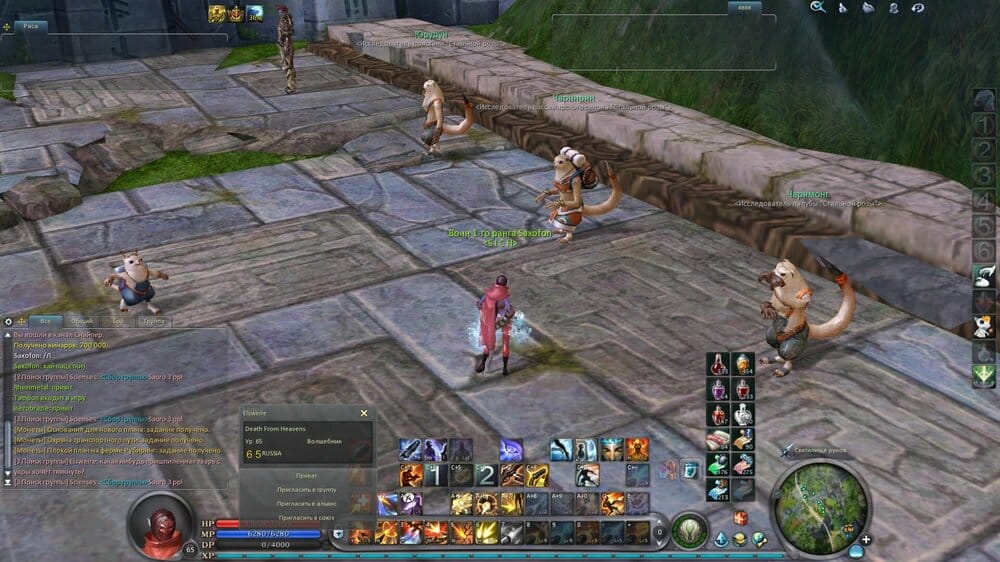Open the magnifying glass search icon
This screenshot has width=1000, height=562.
(818, 8)
